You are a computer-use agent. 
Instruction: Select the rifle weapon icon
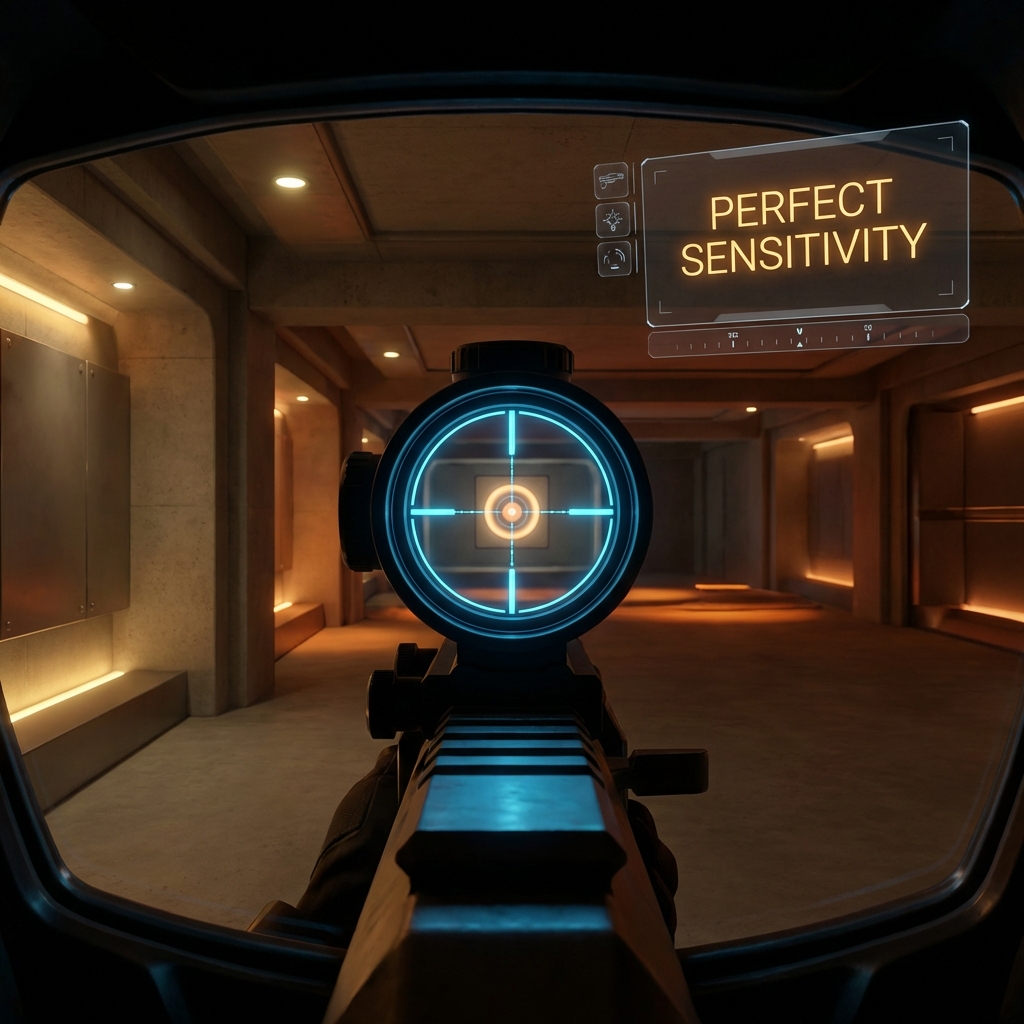[611, 181]
